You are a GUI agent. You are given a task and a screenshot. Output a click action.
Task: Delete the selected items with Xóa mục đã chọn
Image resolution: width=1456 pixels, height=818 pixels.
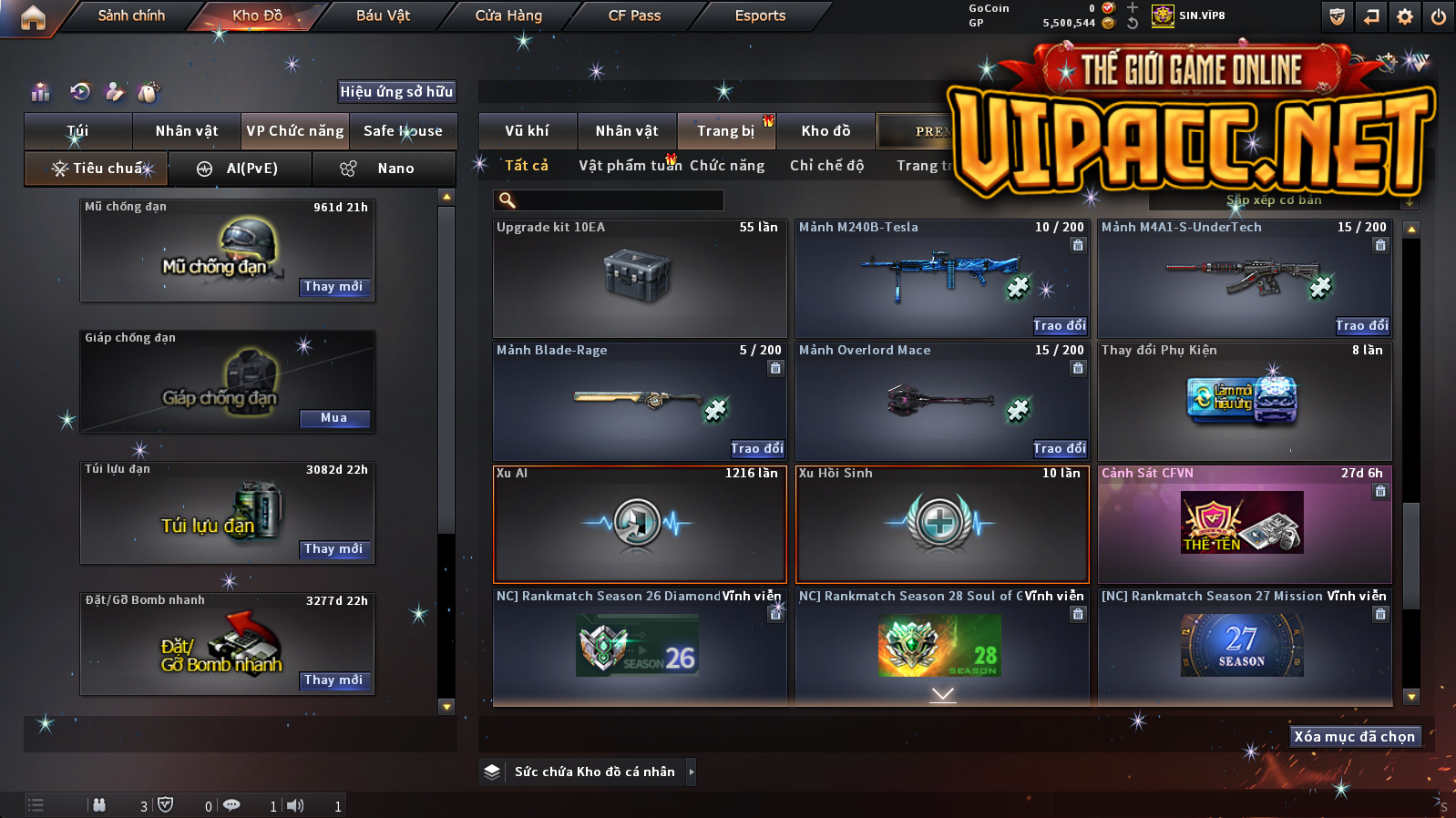[1354, 736]
